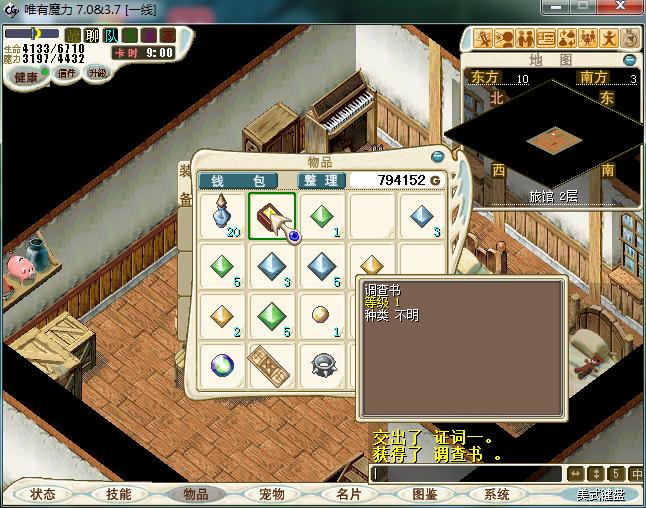Image resolution: width=646 pixels, height=508 pixels.
Task: Select the 调查书 book item slot
Action: (x=271, y=216)
